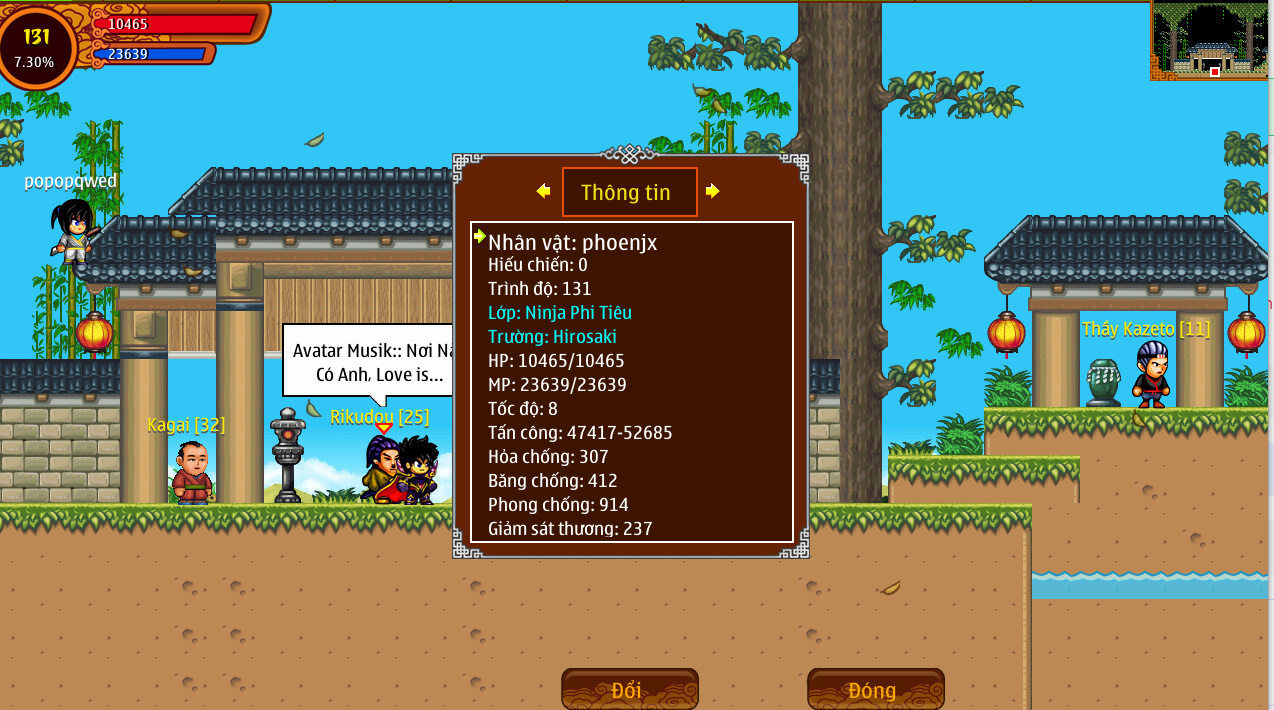Open the level 131 character badge

(x=37, y=46)
